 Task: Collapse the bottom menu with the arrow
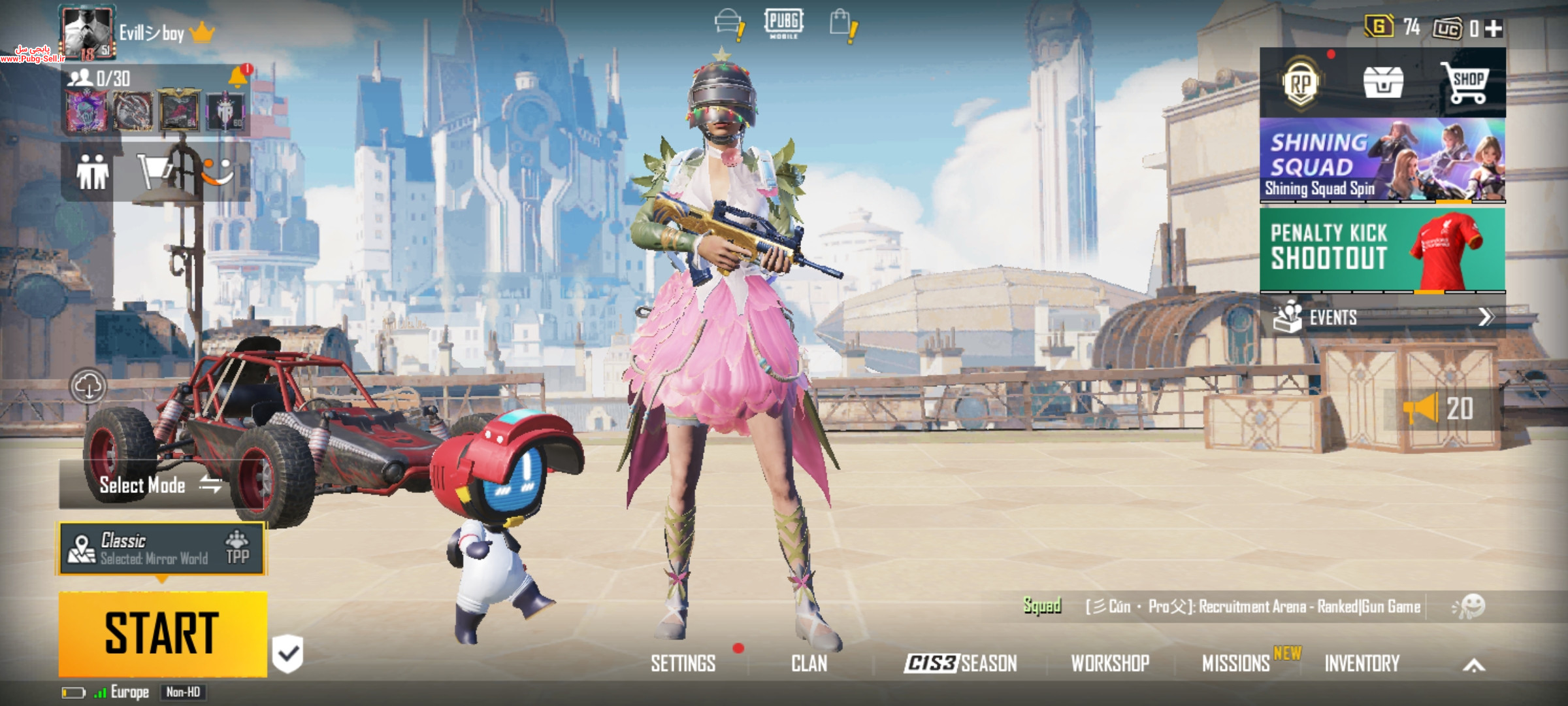[1474, 665]
